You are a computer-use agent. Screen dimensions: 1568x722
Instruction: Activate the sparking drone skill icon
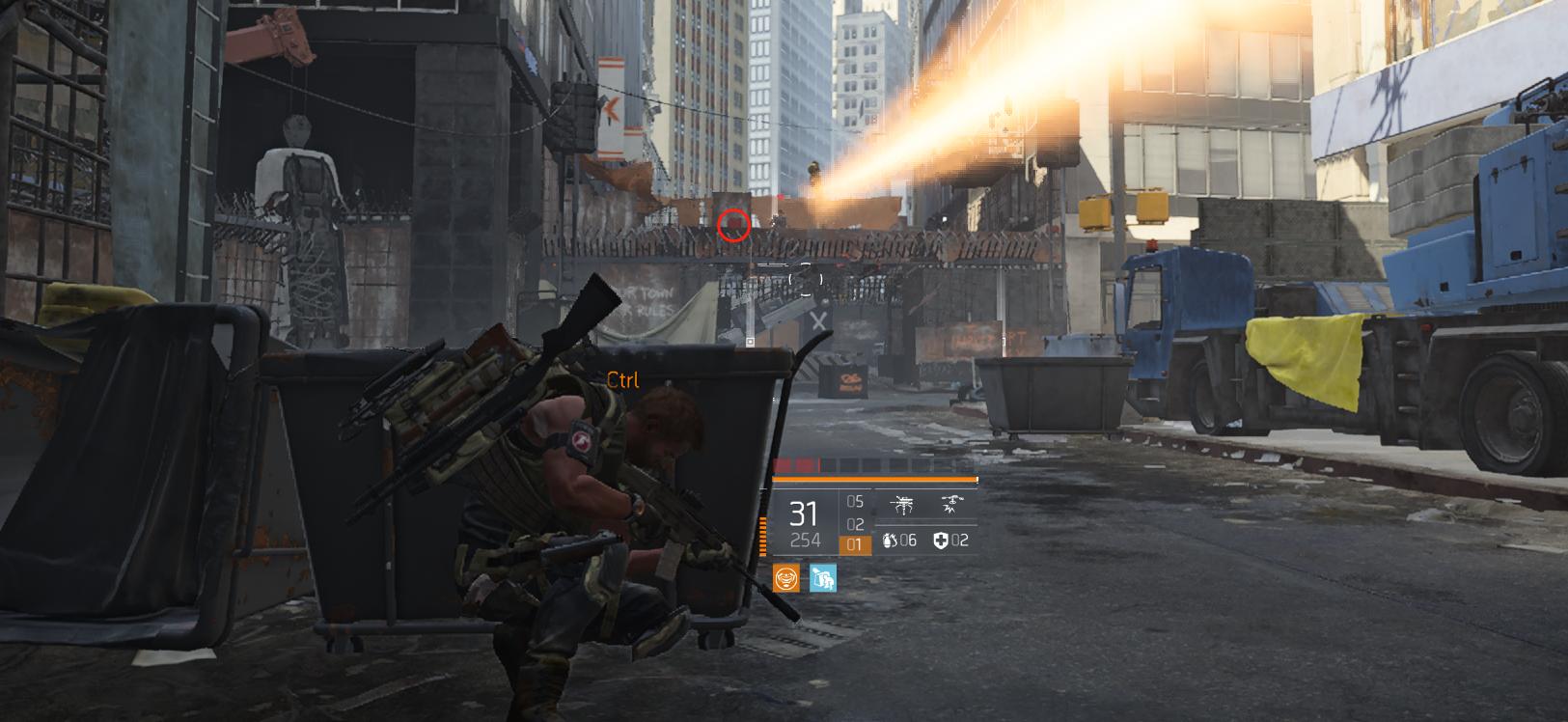[951, 504]
